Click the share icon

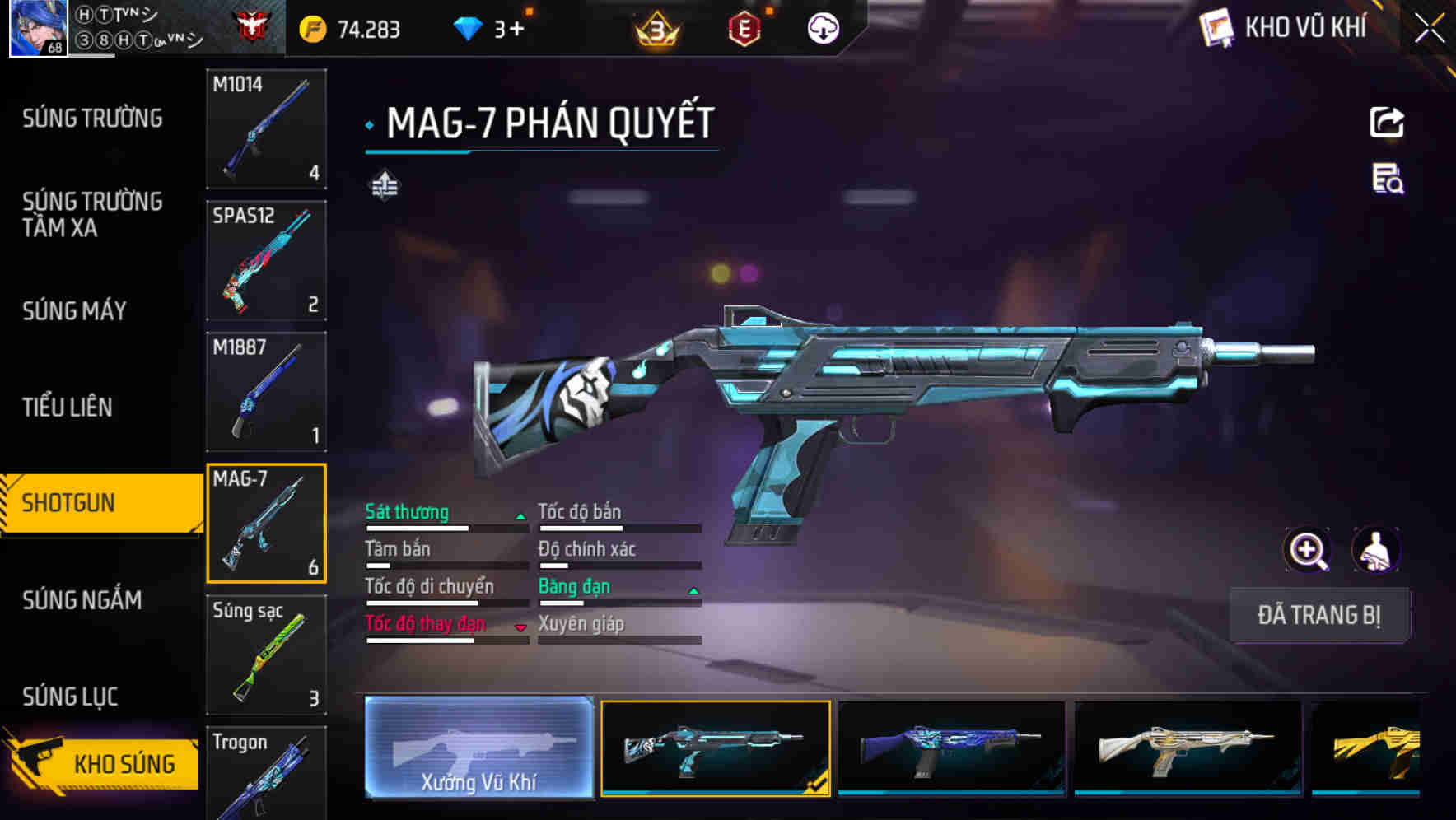[1387, 123]
